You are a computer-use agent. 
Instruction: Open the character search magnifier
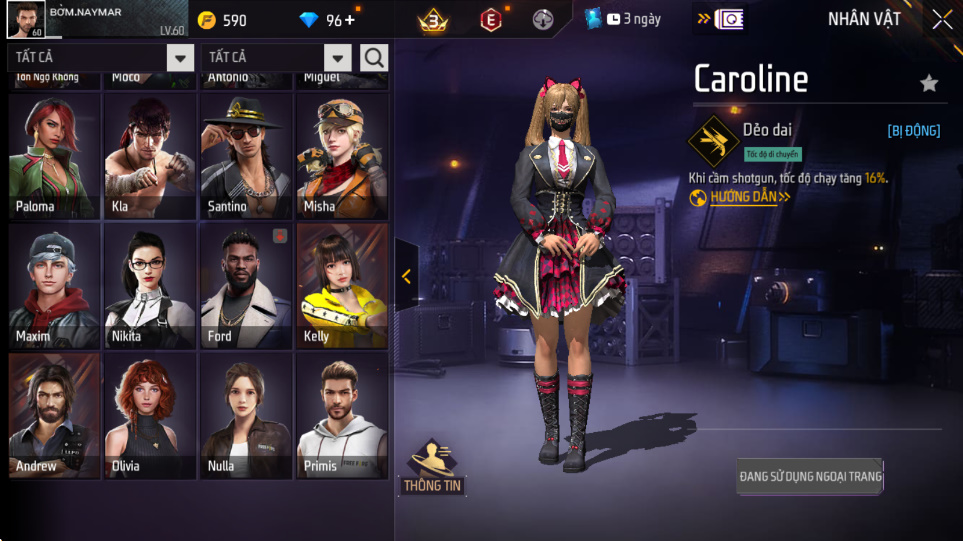[x=374, y=58]
